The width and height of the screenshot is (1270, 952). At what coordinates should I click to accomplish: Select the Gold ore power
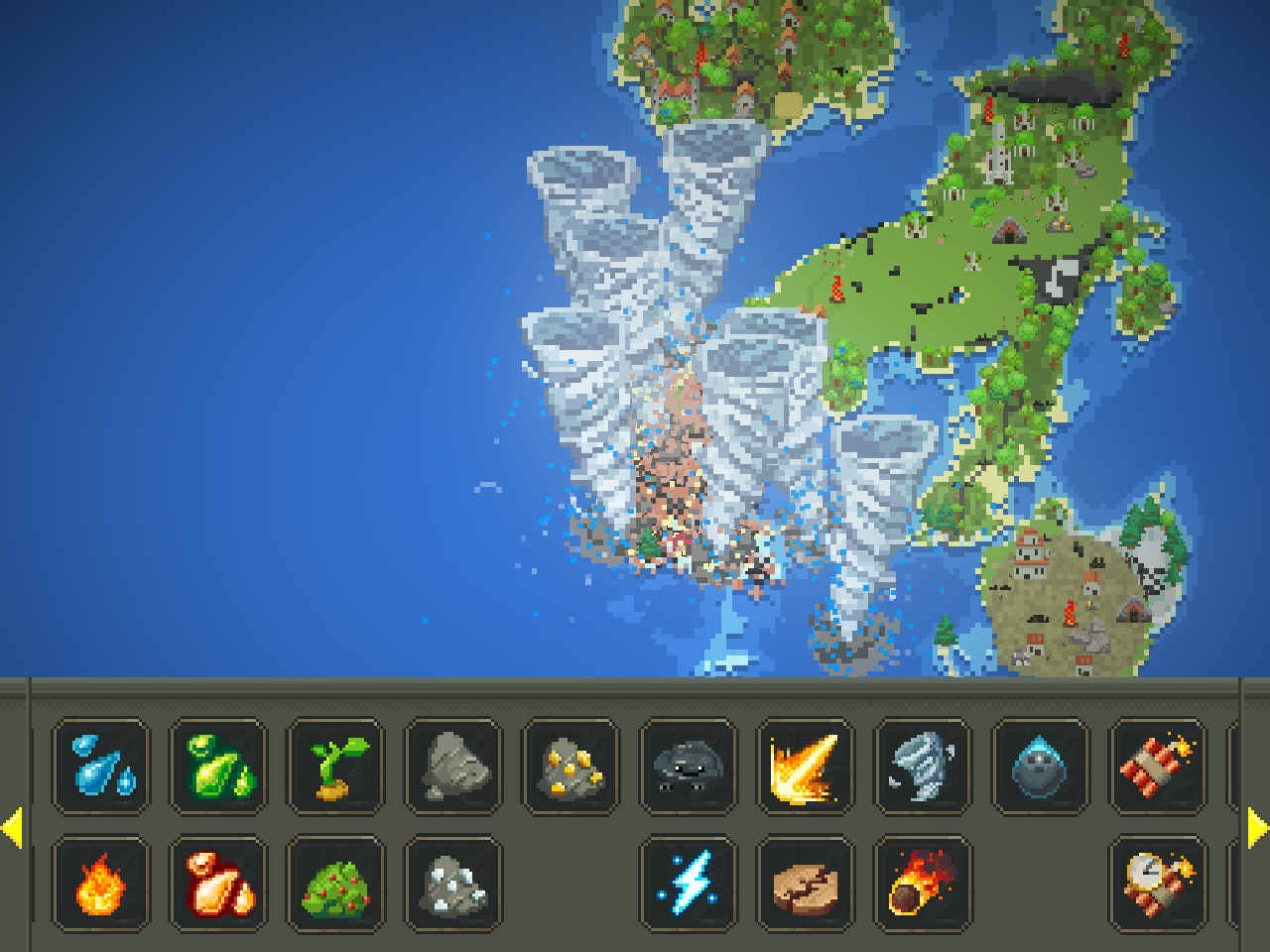(571, 766)
